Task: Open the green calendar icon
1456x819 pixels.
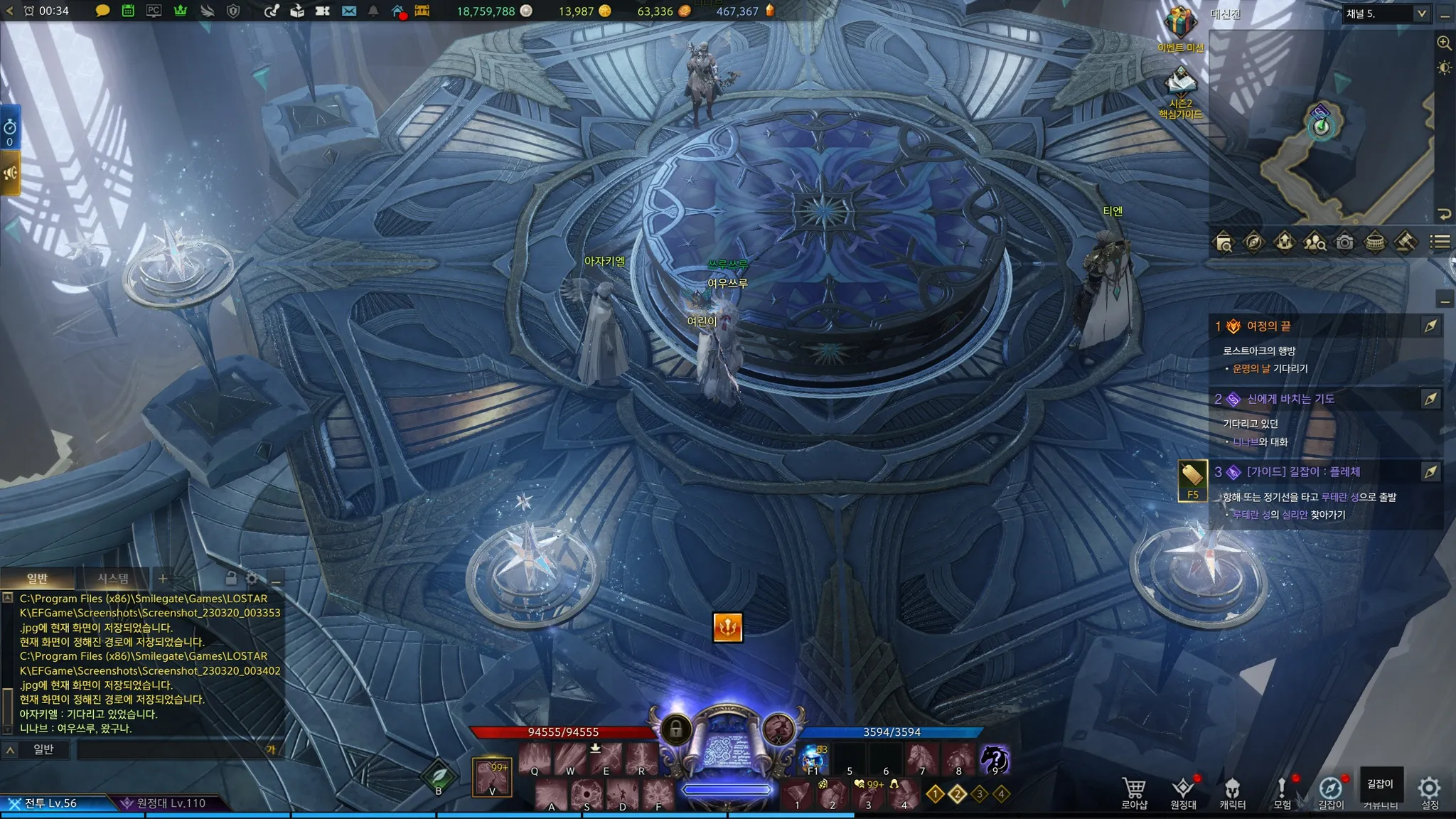Action: click(x=128, y=11)
